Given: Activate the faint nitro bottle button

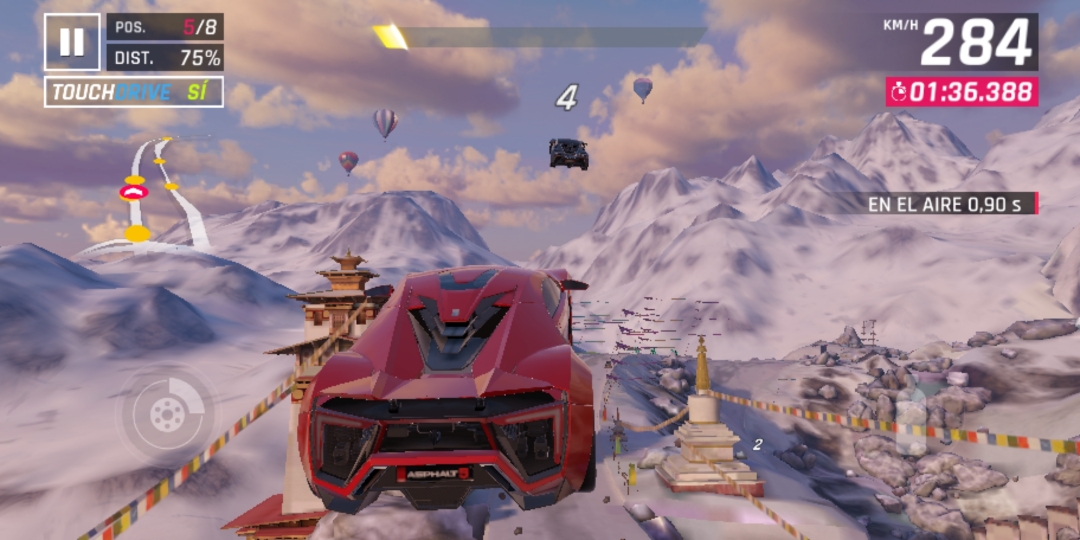Looking at the screenshot, I should tap(911, 420).
